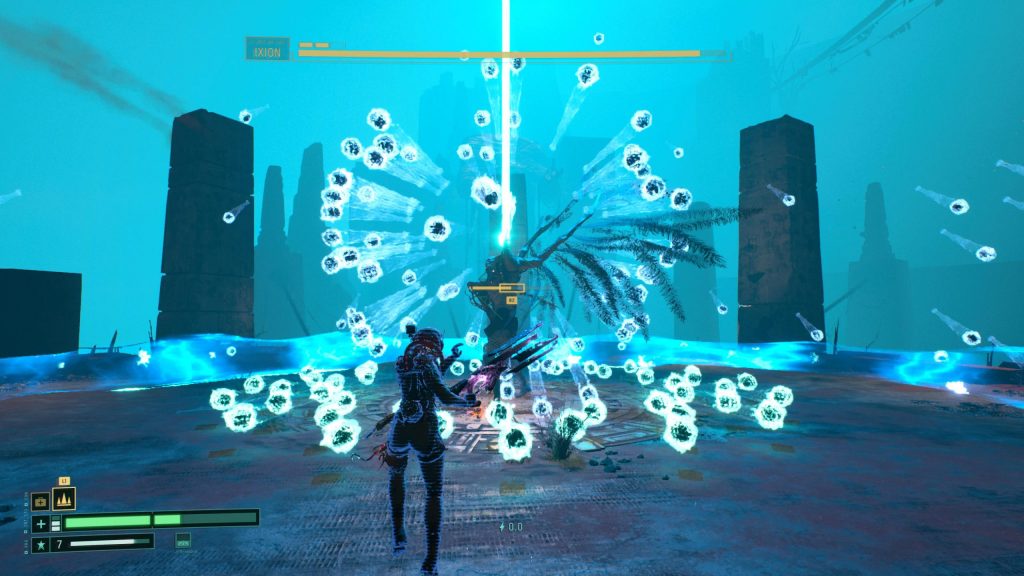Activate the spike consumable in the highlighted slot

[x=63, y=498]
